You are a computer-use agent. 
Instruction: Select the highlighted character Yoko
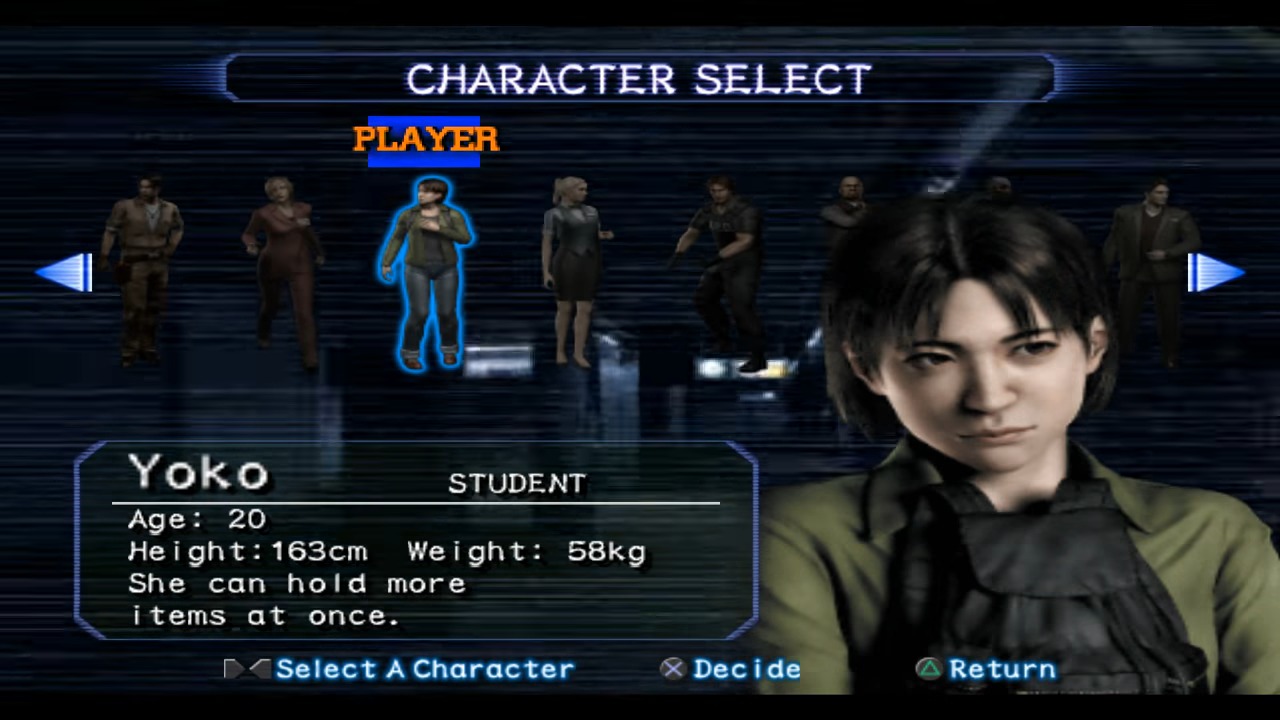[x=426, y=272]
